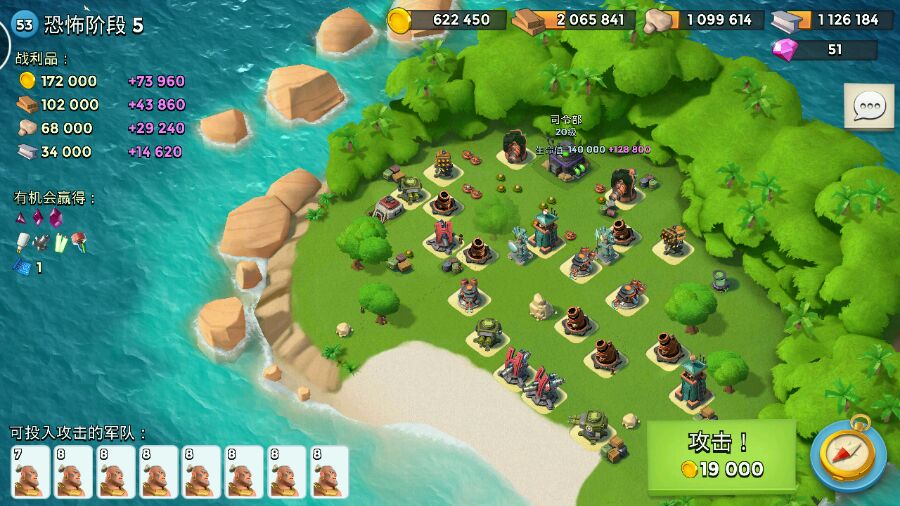Click the level 53 badge
This screenshot has height=506, width=900.
(x=24, y=25)
